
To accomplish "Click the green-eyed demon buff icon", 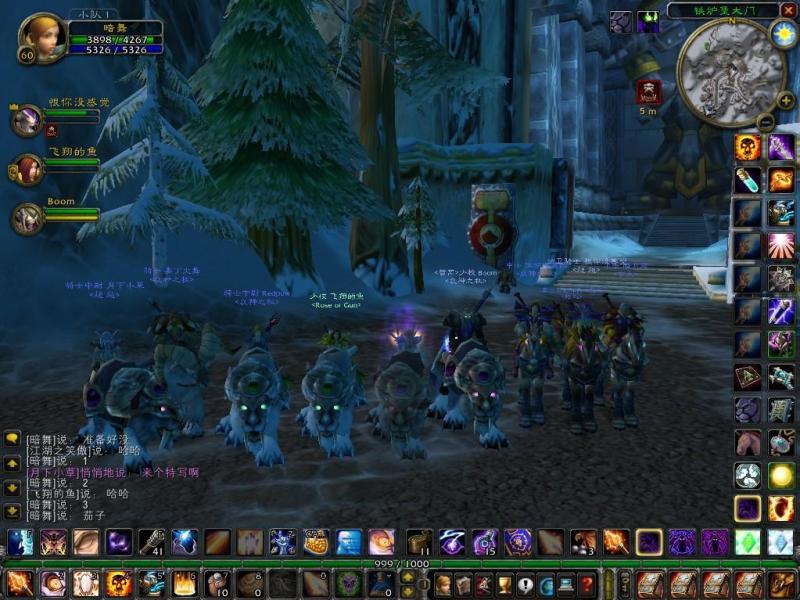I will (x=648, y=22).
